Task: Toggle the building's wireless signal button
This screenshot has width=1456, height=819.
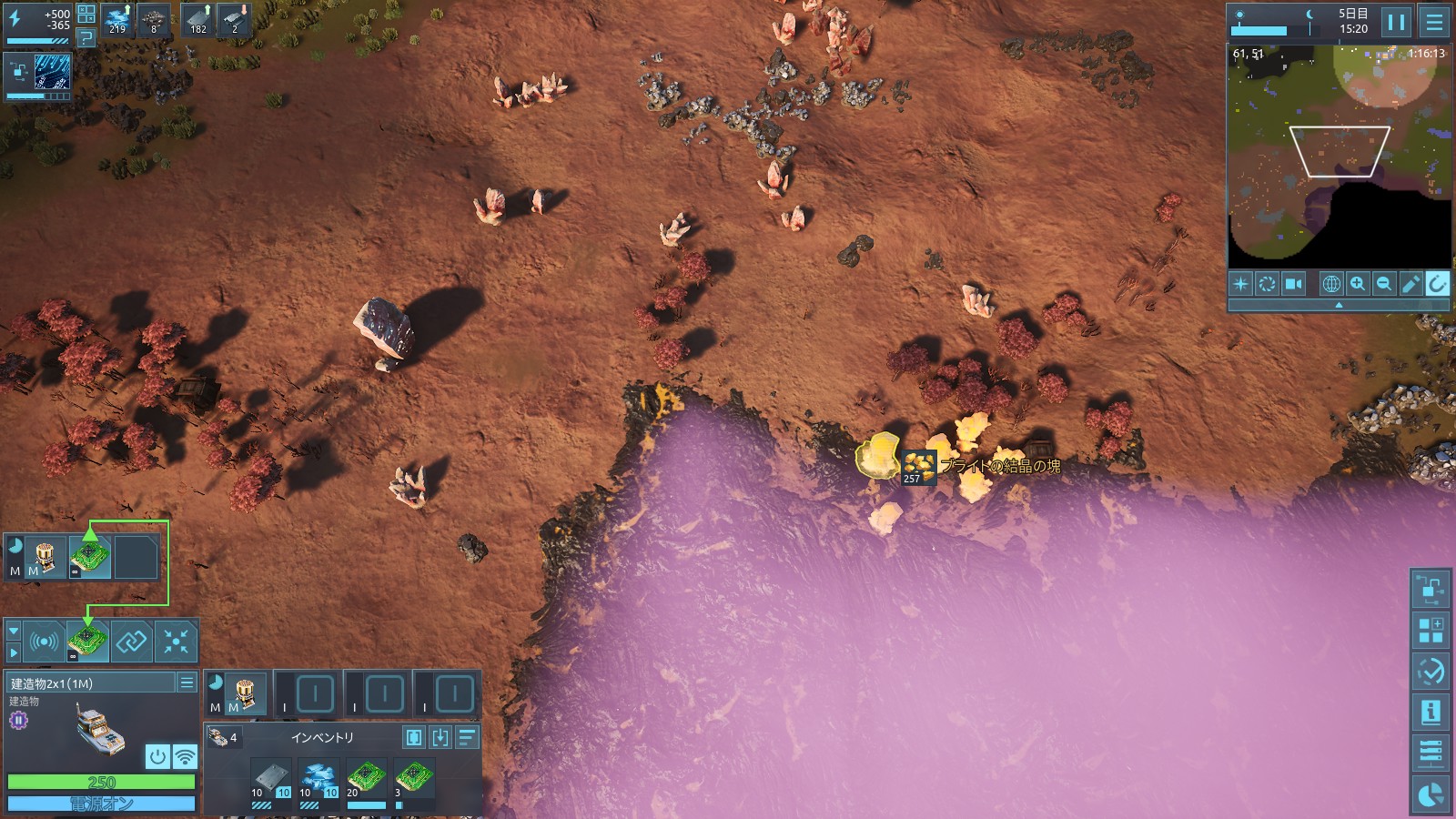Action: (185, 756)
